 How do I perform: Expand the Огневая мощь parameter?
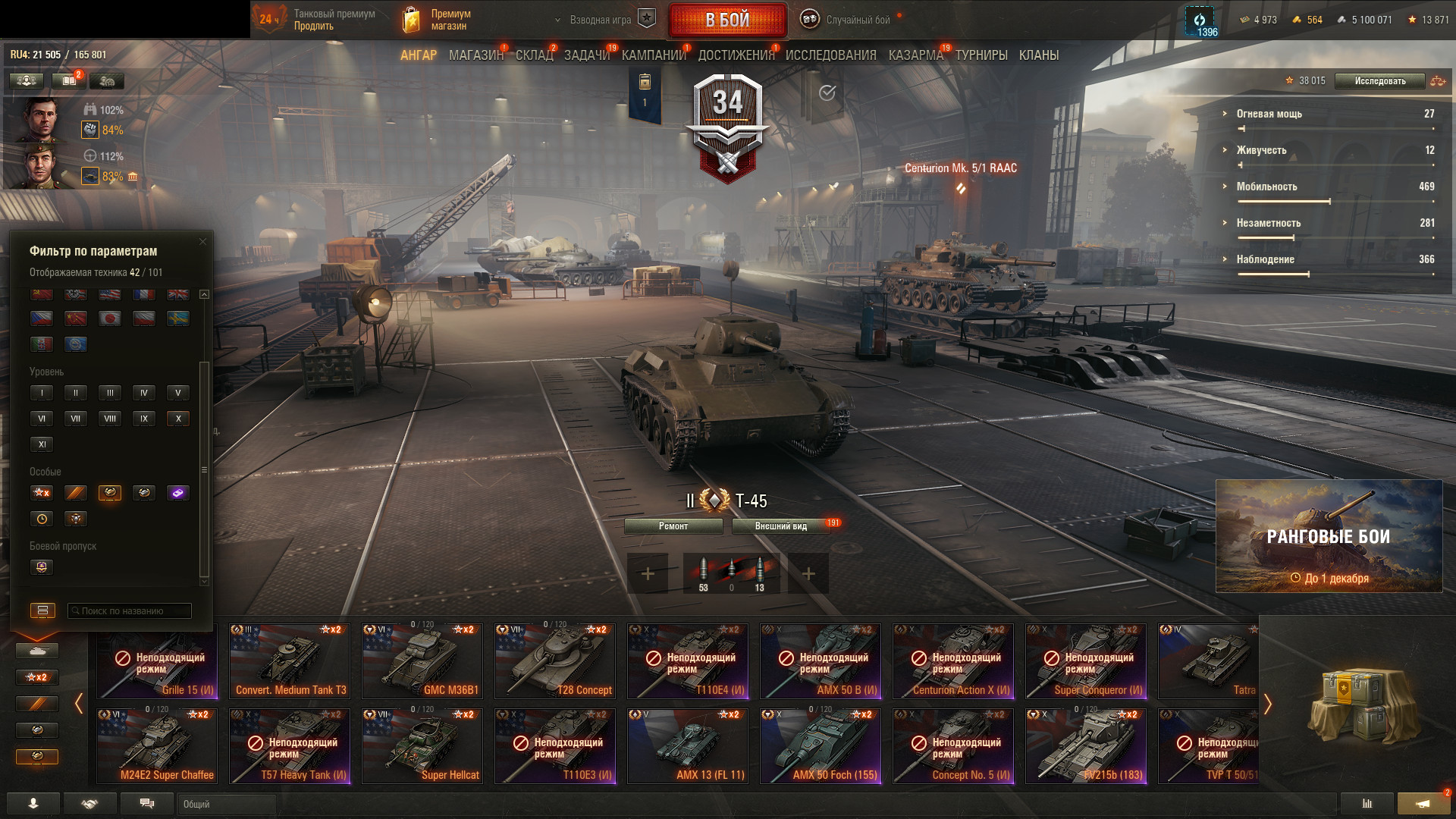[x=1269, y=114]
